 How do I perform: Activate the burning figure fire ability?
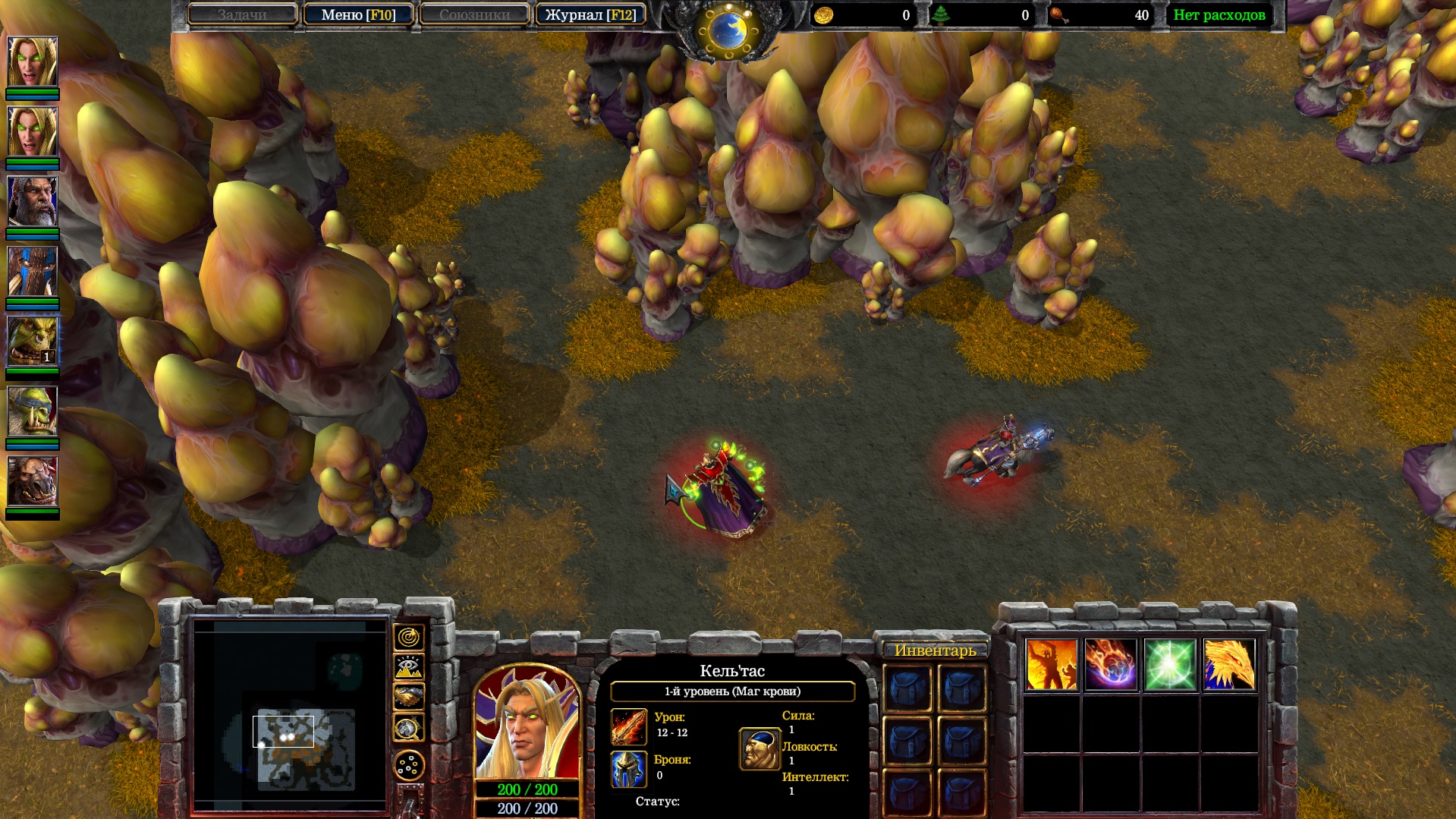coord(1051,665)
